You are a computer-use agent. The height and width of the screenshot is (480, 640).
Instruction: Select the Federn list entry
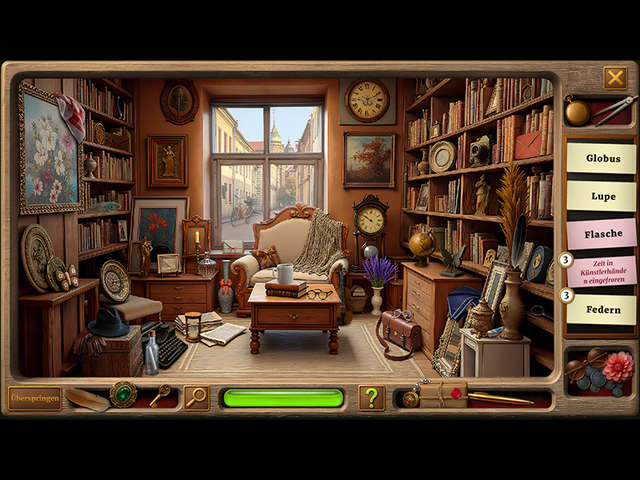pos(601,309)
